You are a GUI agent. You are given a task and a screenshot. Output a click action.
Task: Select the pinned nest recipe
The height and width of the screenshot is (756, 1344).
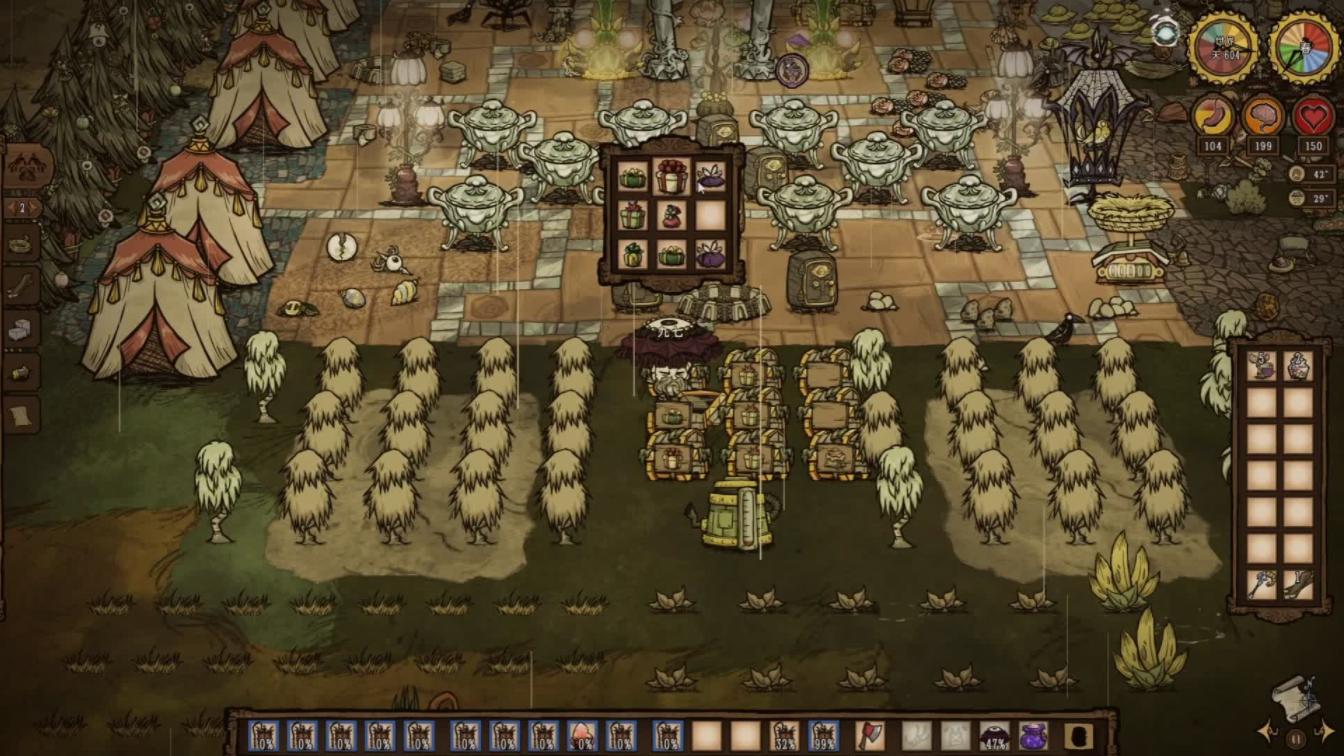click(21, 243)
